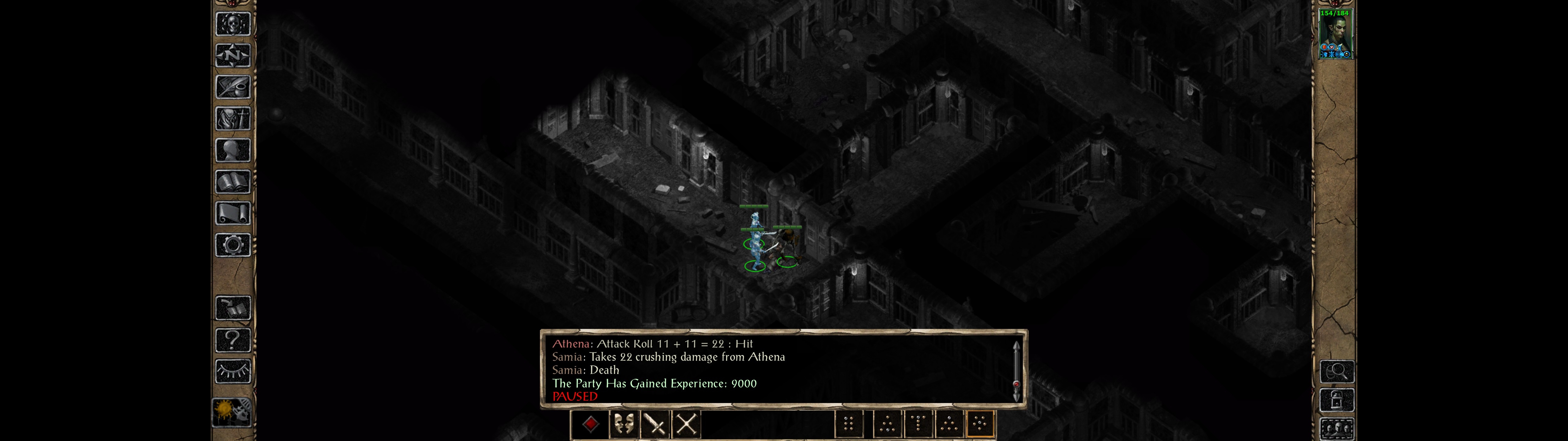
Task: Click the quick save book icon
Action: point(232,308)
